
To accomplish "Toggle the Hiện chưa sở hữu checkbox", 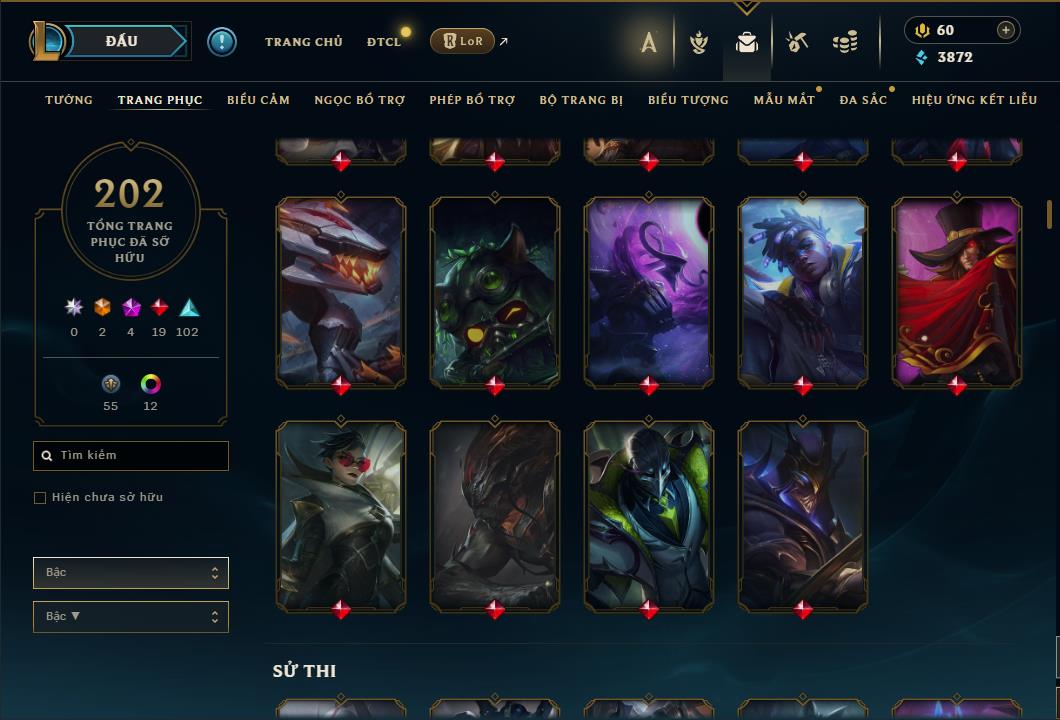I will pos(40,498).
